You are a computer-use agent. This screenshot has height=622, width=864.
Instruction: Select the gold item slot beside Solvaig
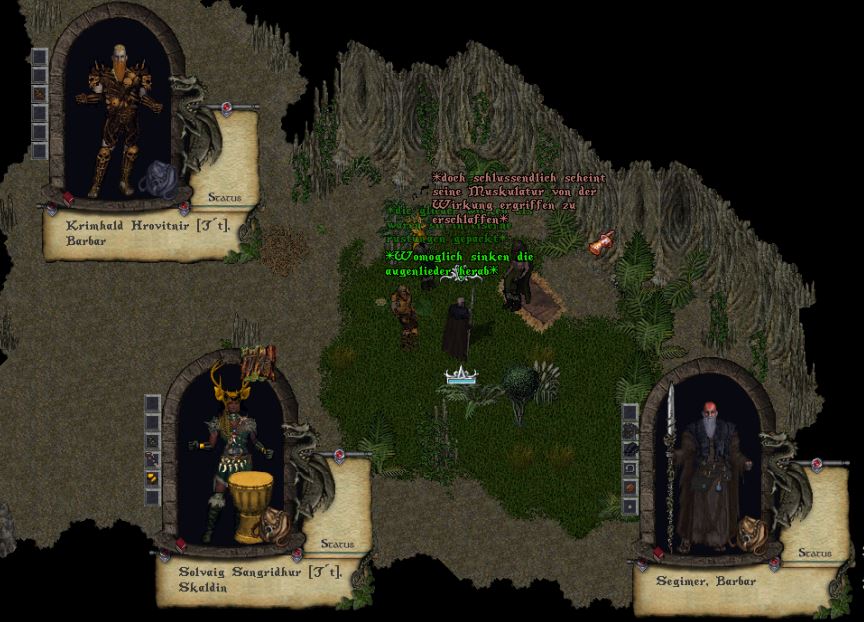click(152, 478)
